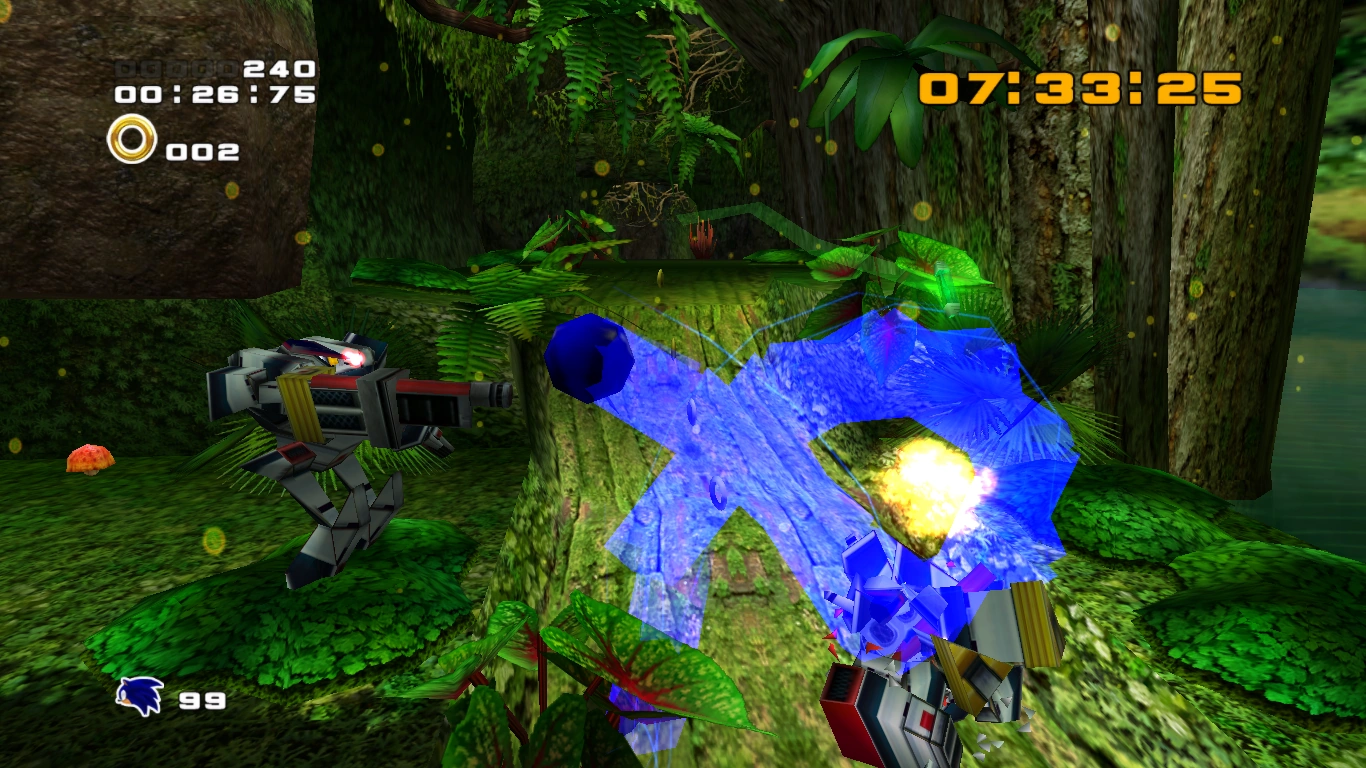Select the Sonic head lives icon
The width and height of the screenshot is (1366, 768).
tap(140, 696)
